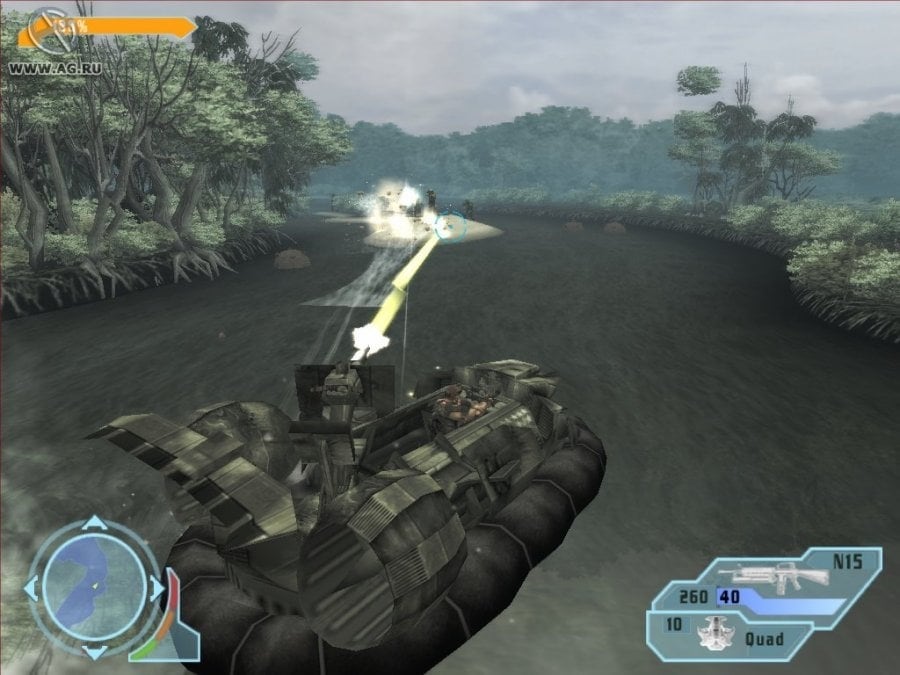Select the N15 assault rifle icon
Screen dimensions: 900x675
click(x=765, y=574)
